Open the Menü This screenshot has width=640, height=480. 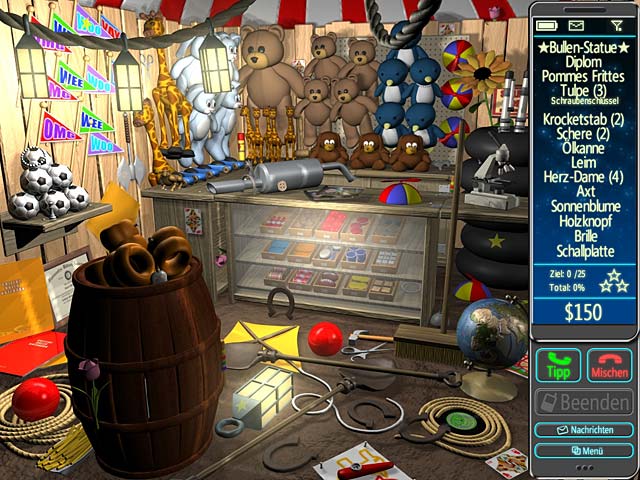coord(583,450)
